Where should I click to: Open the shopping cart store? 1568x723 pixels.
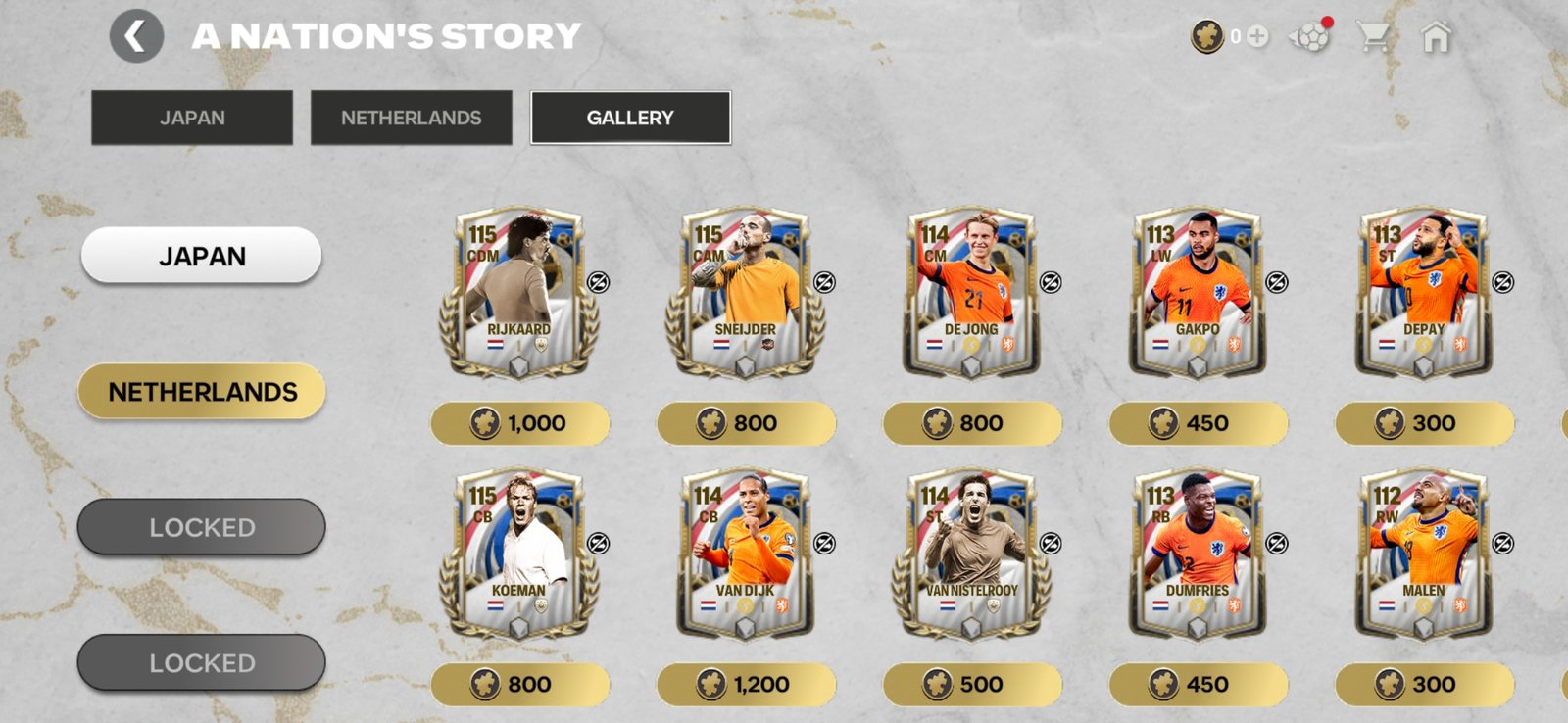pos(1373,37)
